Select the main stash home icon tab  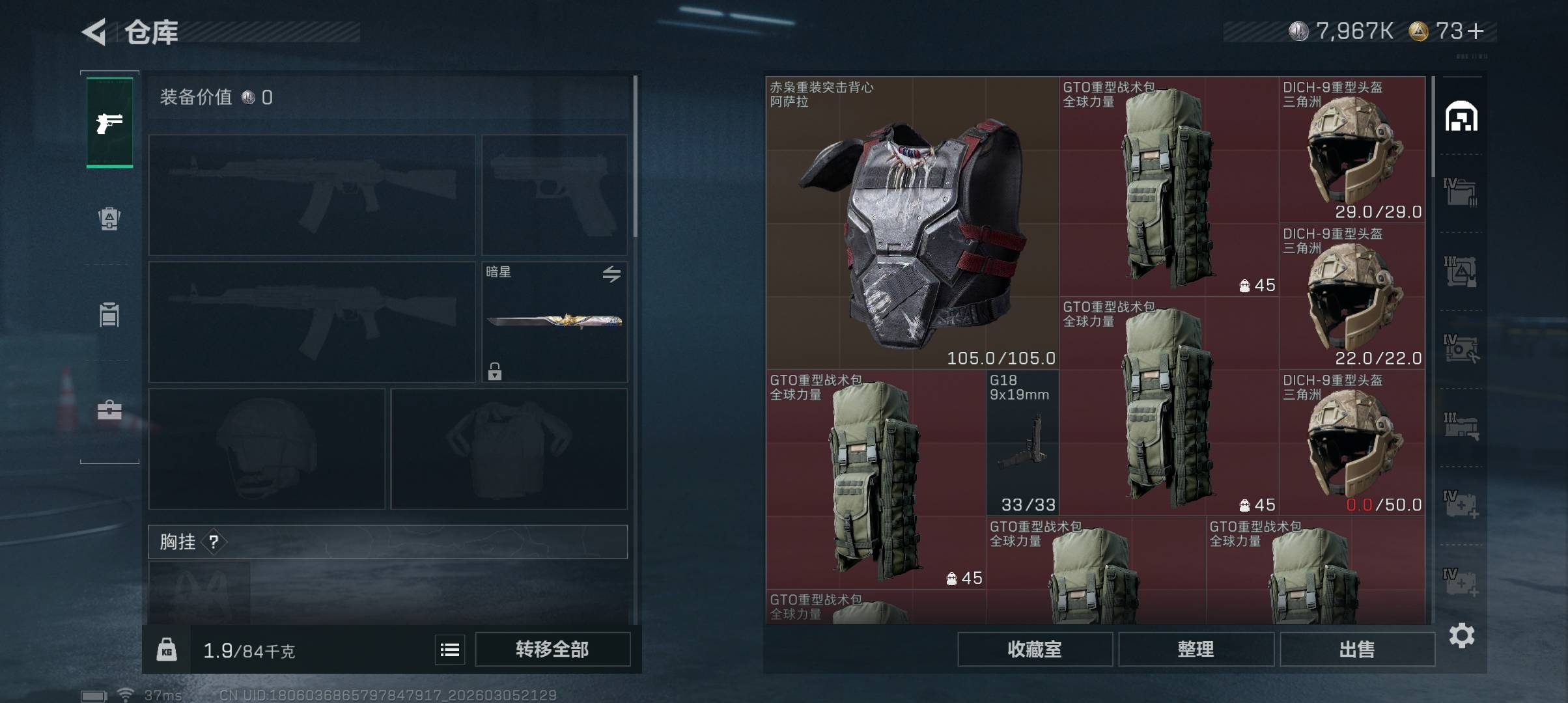coord(1461,117)
